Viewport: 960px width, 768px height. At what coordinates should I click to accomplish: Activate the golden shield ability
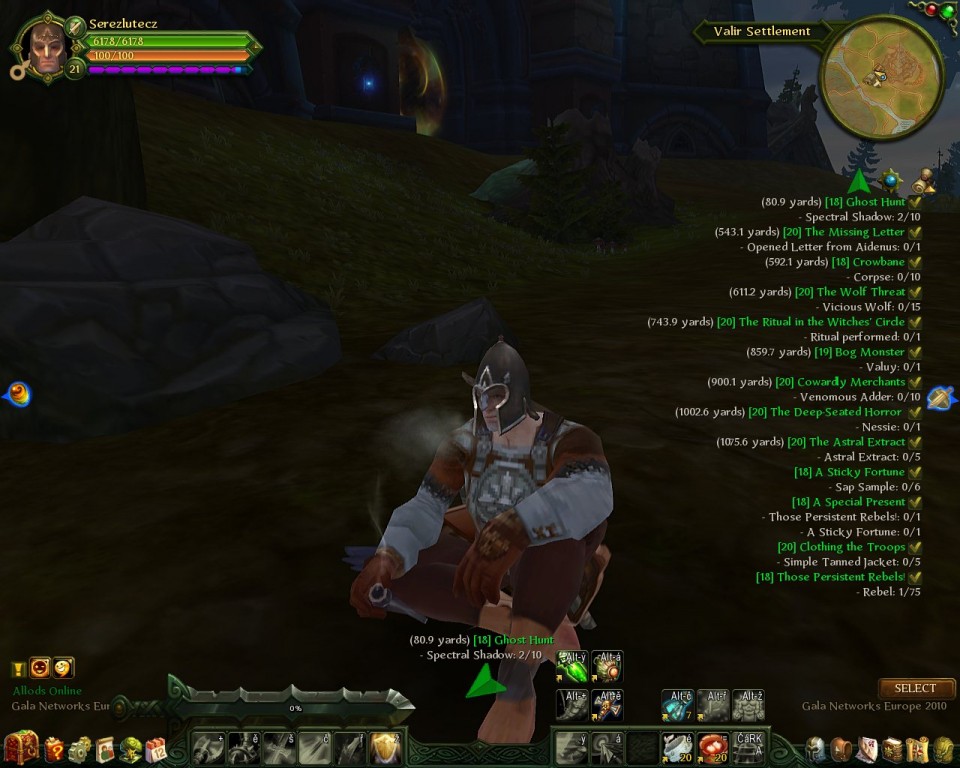[386, 748]
